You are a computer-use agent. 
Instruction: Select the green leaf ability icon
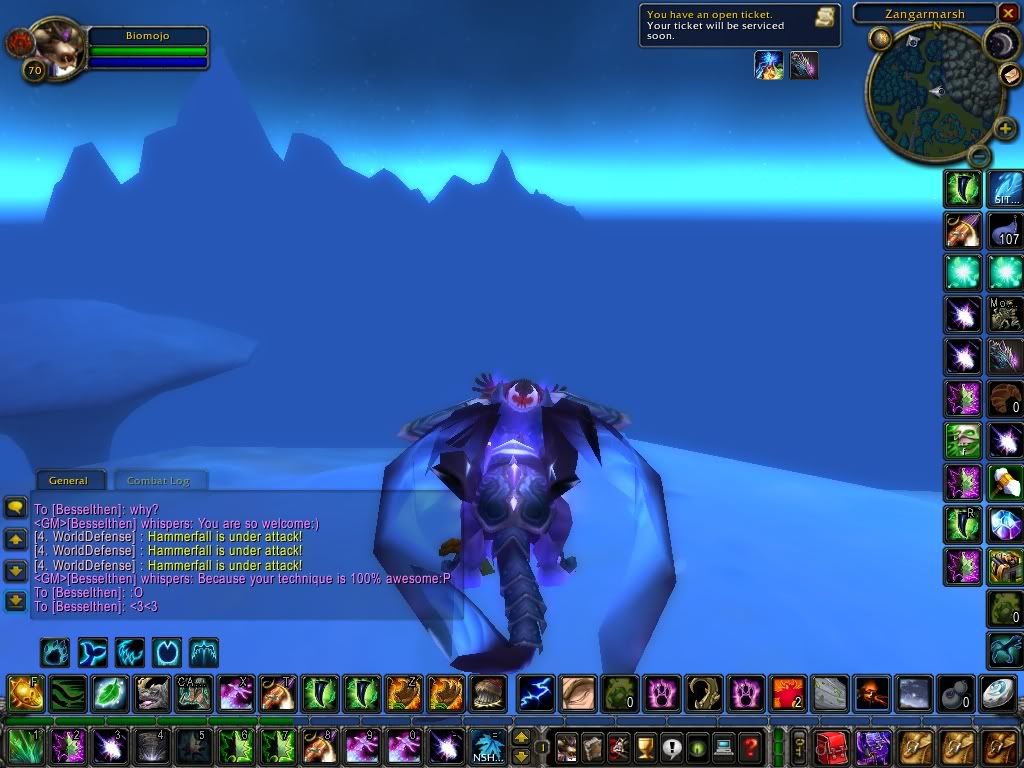point(108,693)
